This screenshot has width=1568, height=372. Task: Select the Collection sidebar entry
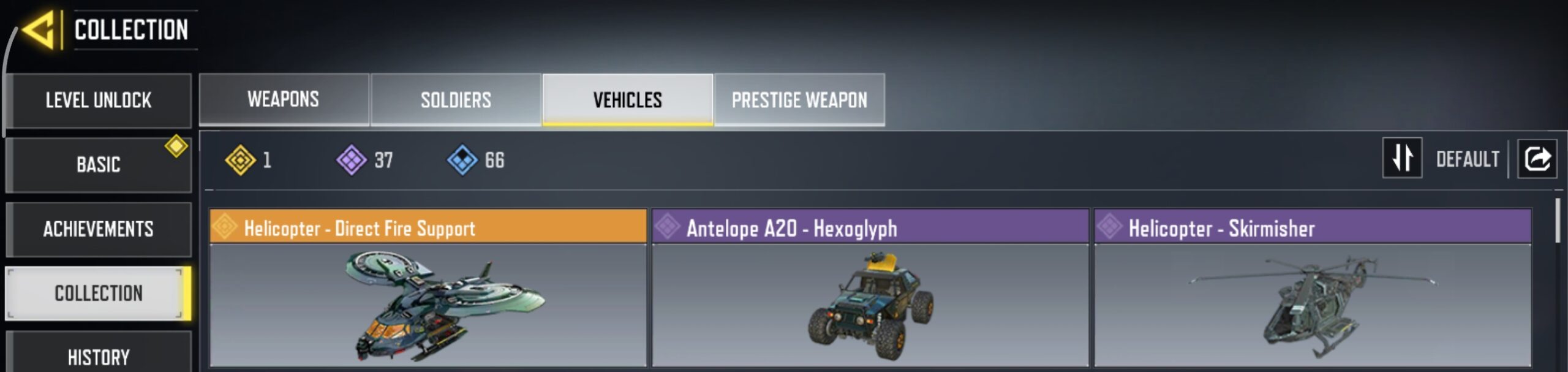click(98, 294)
